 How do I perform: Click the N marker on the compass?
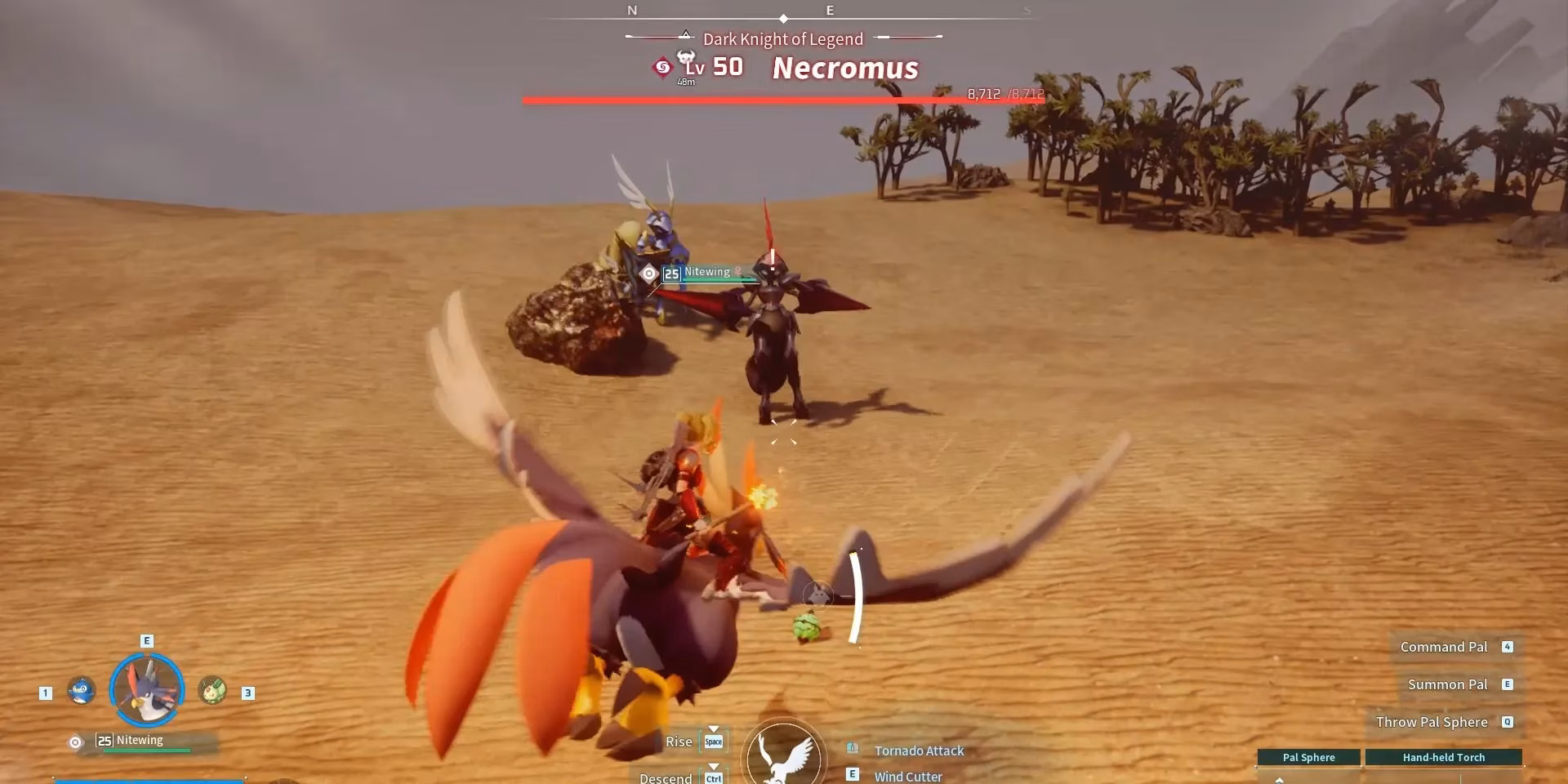tap(630, 10)
